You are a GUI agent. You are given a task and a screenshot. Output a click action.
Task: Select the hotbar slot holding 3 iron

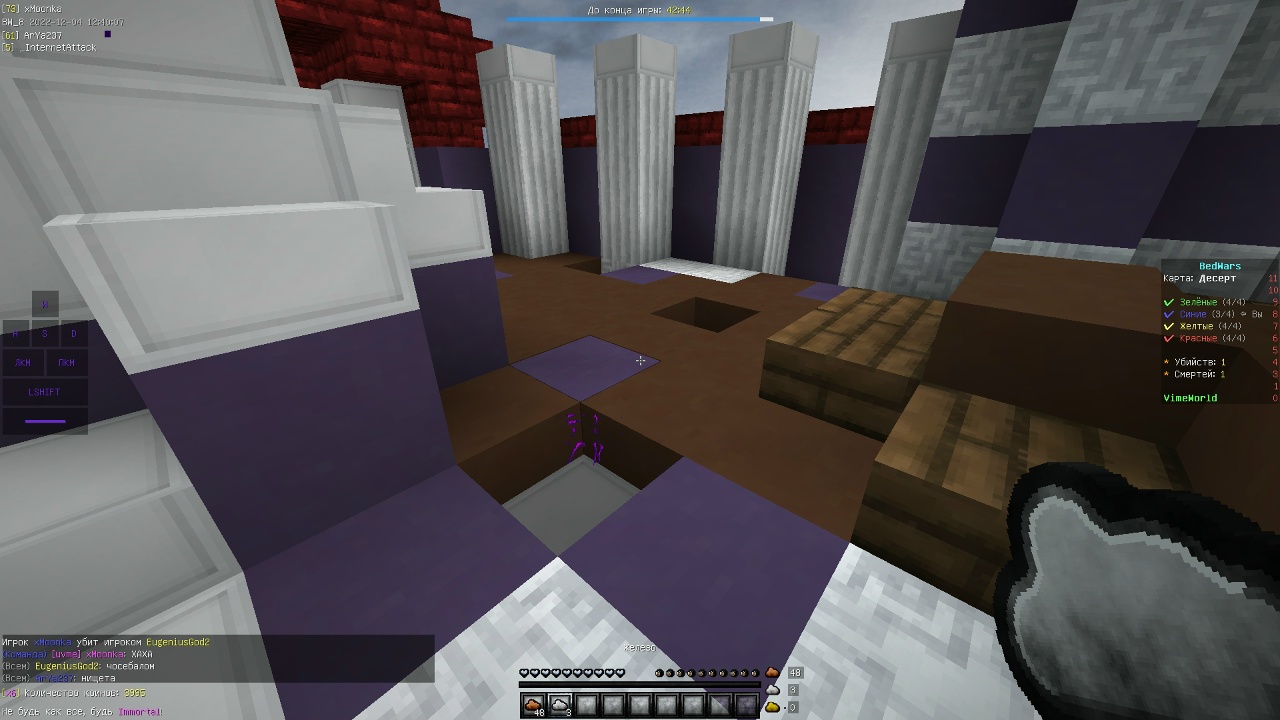pyautogui.click(x=560, y=703)
